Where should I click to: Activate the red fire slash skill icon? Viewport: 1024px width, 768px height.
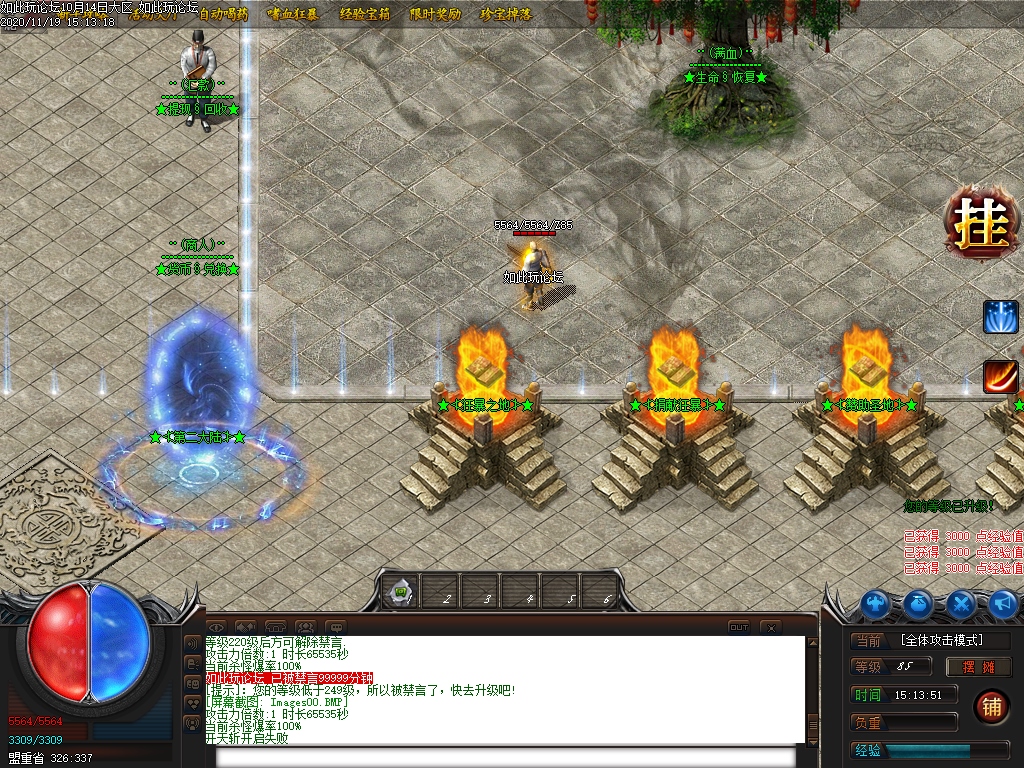(x=1000, y=377)
